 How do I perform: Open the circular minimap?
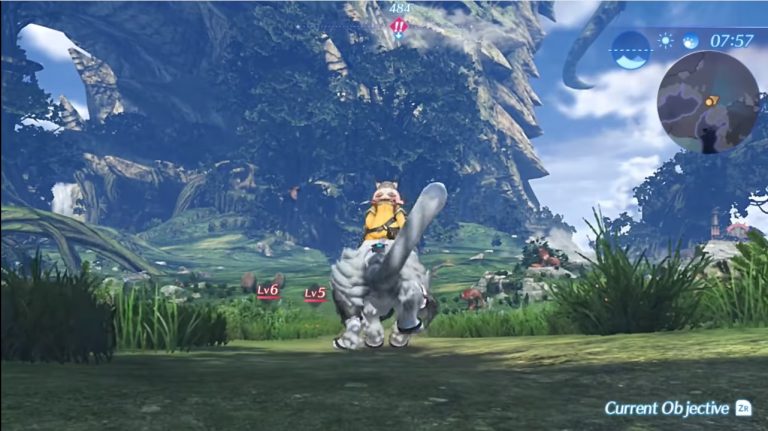(708, 101)
